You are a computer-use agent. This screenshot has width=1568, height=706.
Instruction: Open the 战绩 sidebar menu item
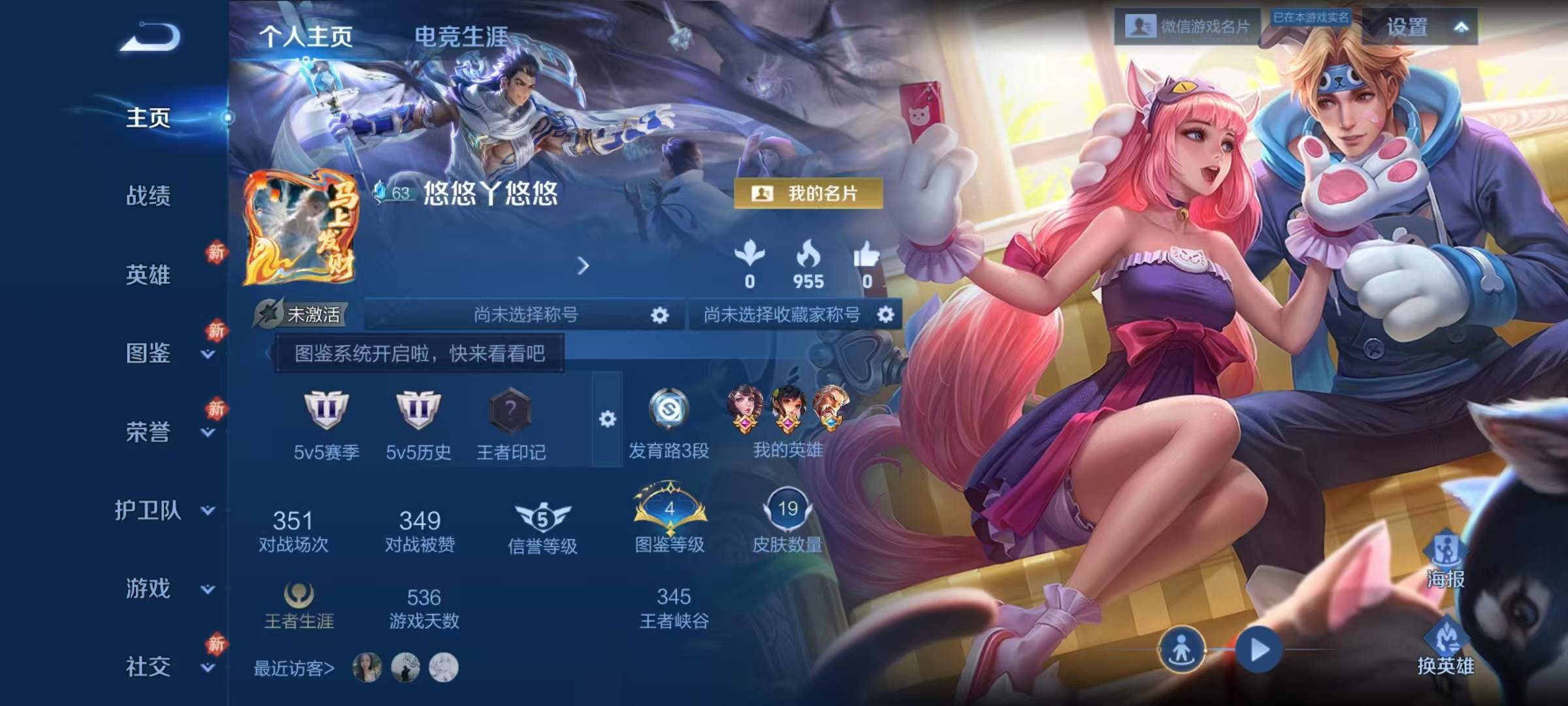(x=146, y=197)
